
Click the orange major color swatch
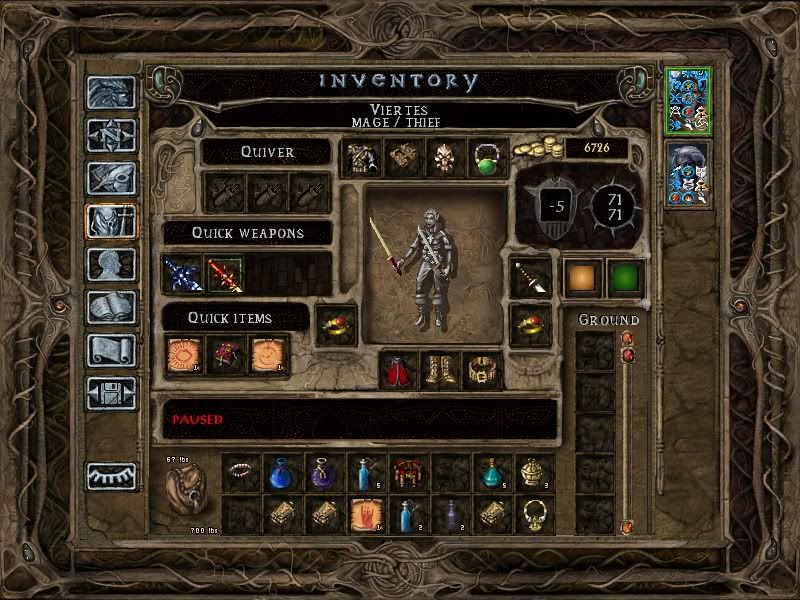click(x=582, y=278)
